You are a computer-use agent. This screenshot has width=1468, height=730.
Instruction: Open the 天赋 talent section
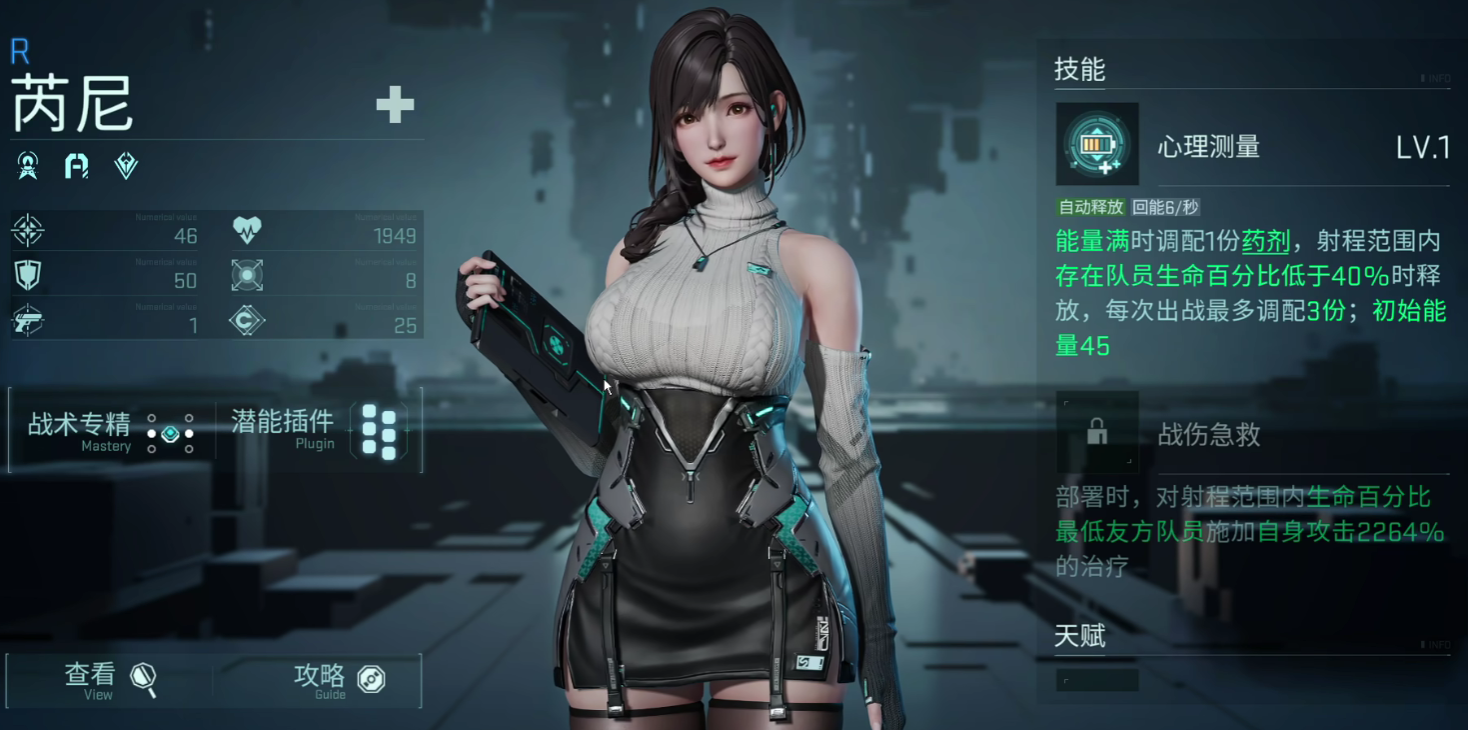coord(1078,637)
